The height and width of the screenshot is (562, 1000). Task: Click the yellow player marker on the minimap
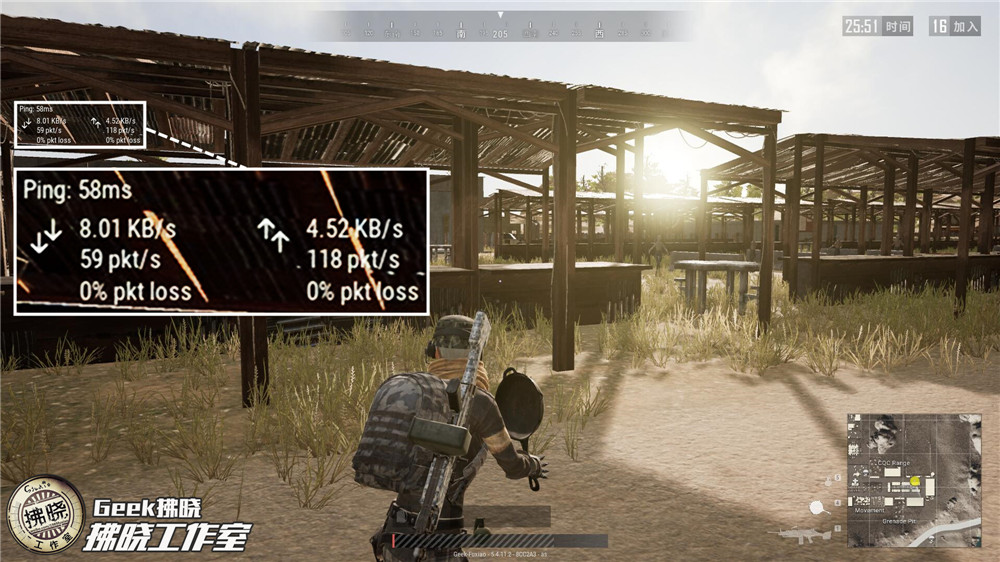click(x=914, y=481)
